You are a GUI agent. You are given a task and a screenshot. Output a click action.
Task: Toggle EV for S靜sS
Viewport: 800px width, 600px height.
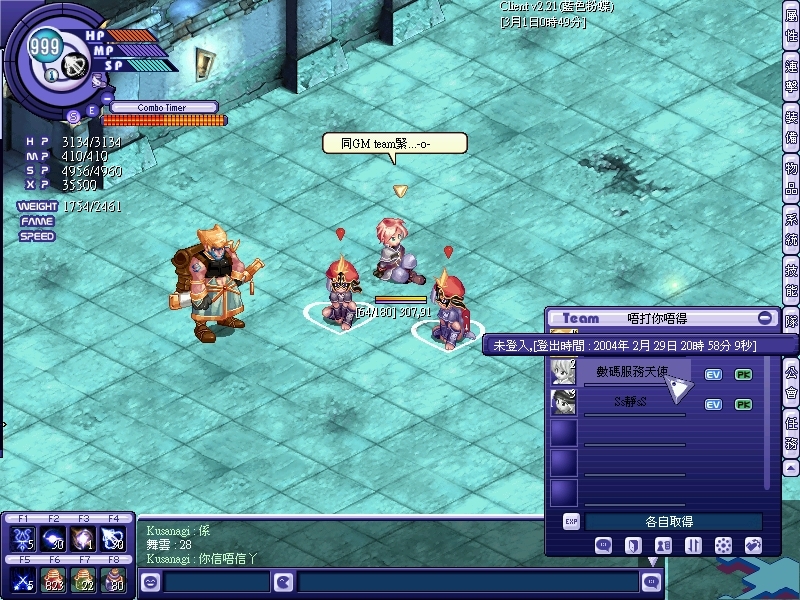pyautogui.click(x=713, y=404)
